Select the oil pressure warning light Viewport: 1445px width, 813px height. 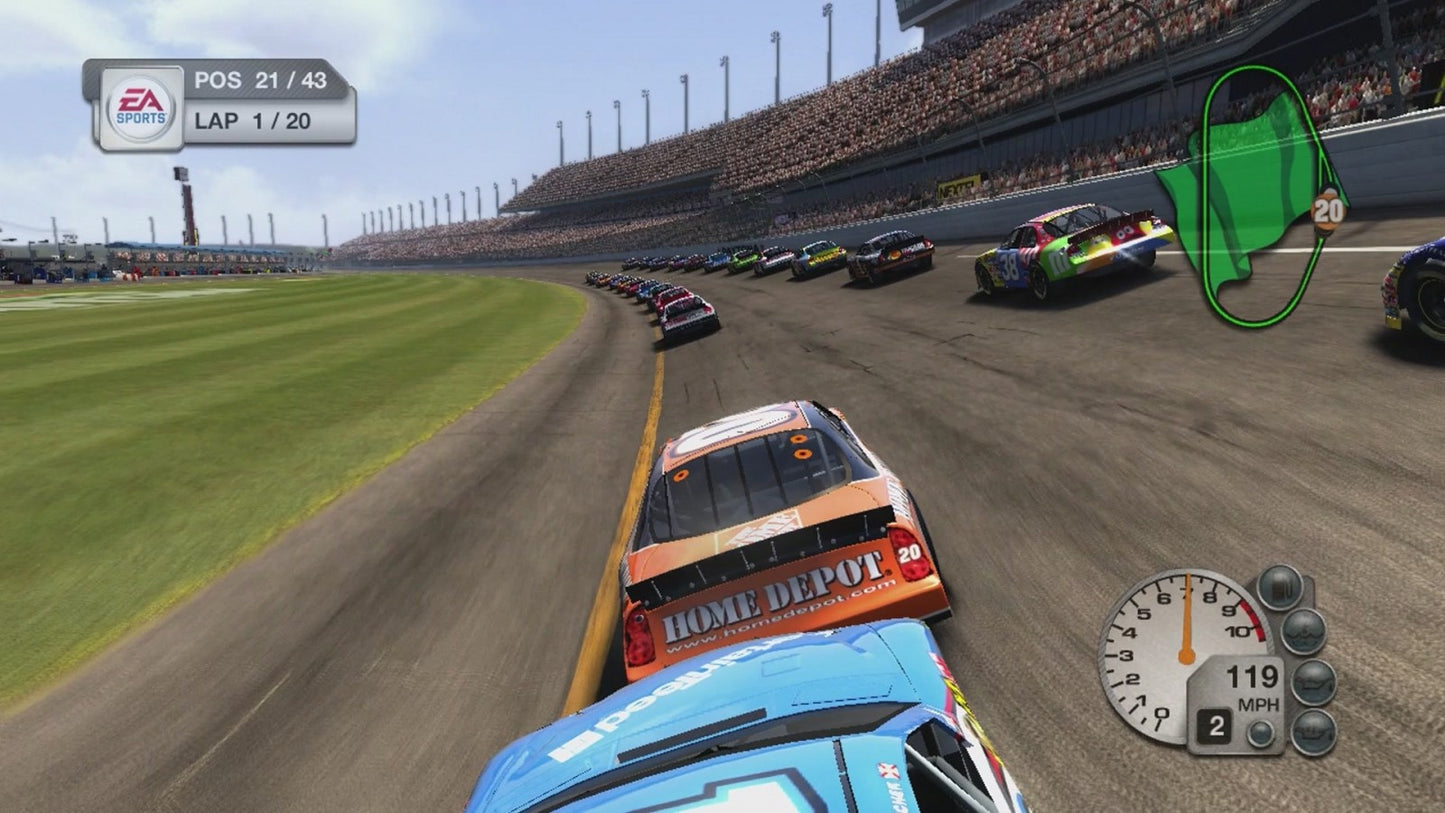[x=1312, y=684]
